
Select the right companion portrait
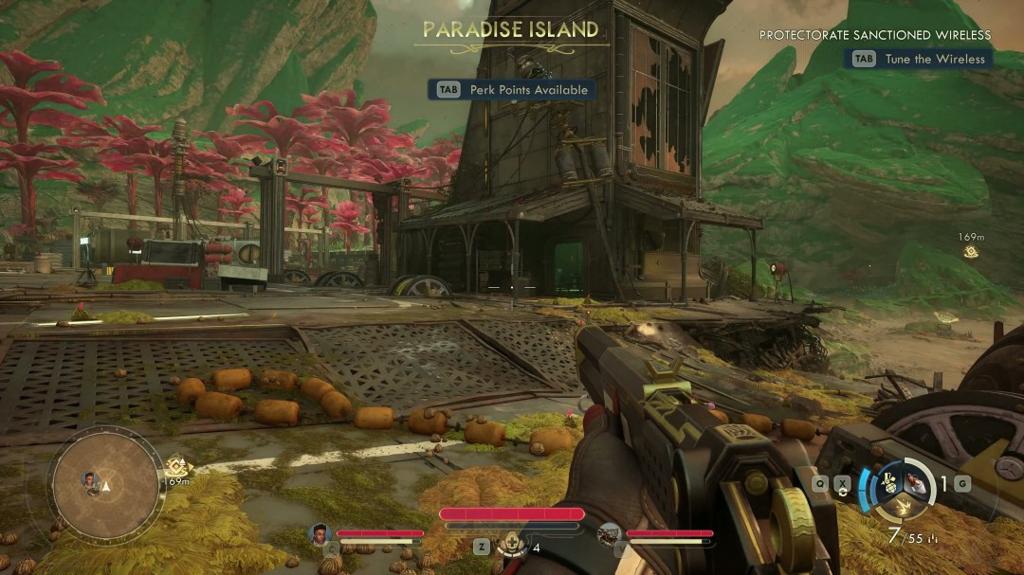(x=609, y=534)
